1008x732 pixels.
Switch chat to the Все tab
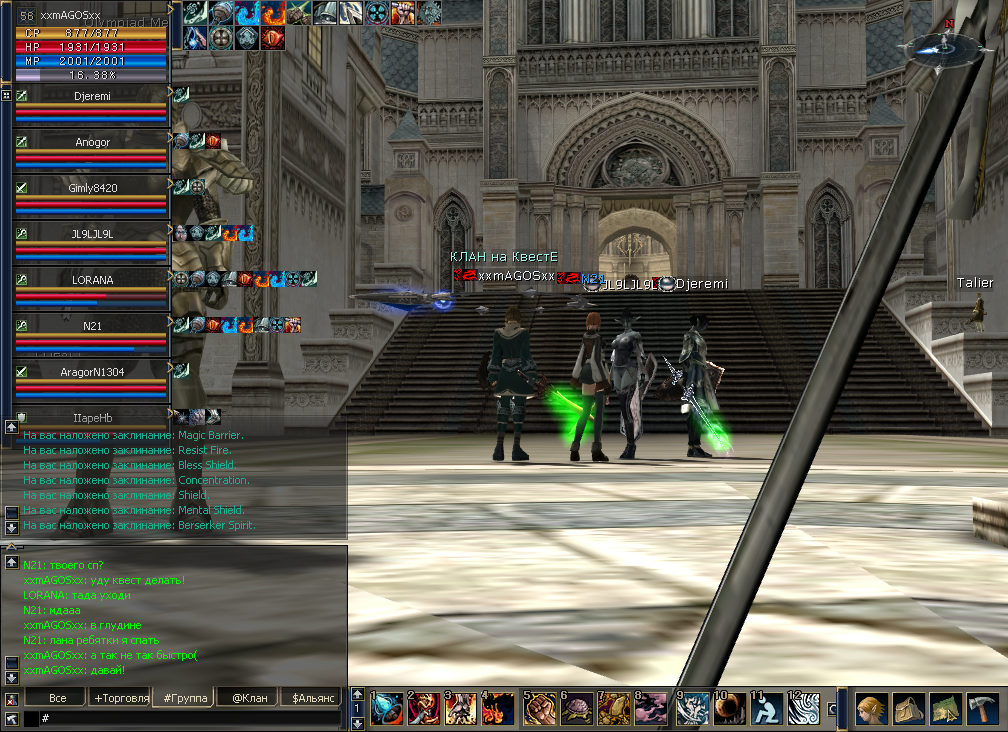[57, 698]
